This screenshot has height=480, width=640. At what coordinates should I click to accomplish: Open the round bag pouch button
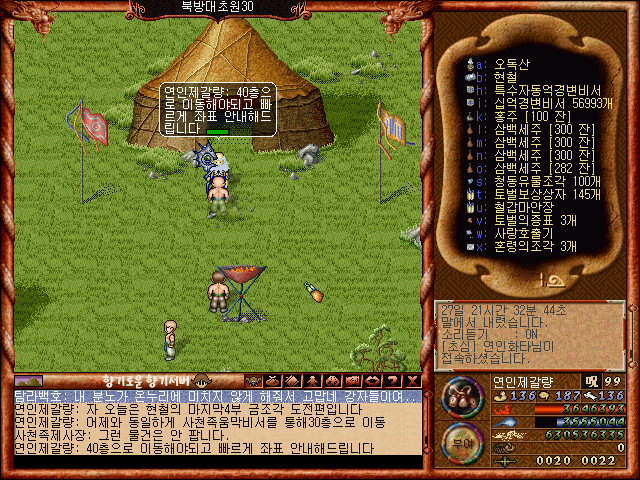tap(461, 396)
